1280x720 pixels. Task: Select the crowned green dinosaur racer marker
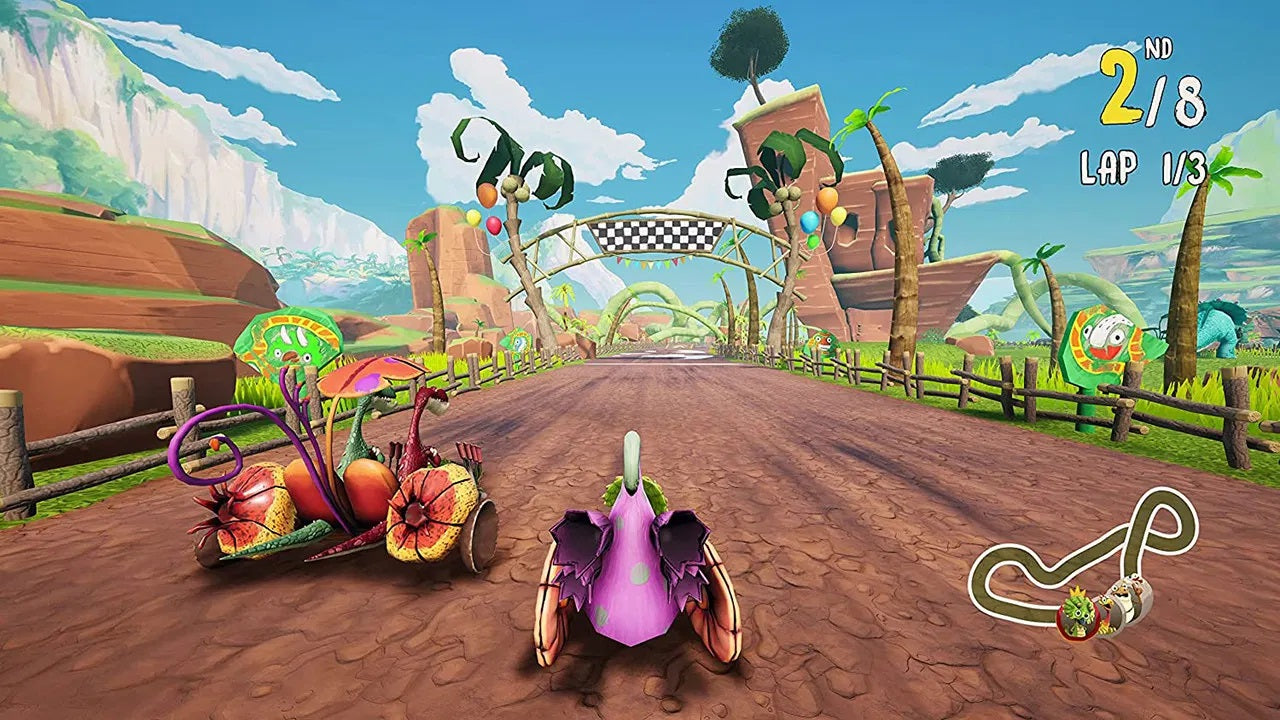[1081, 612]
